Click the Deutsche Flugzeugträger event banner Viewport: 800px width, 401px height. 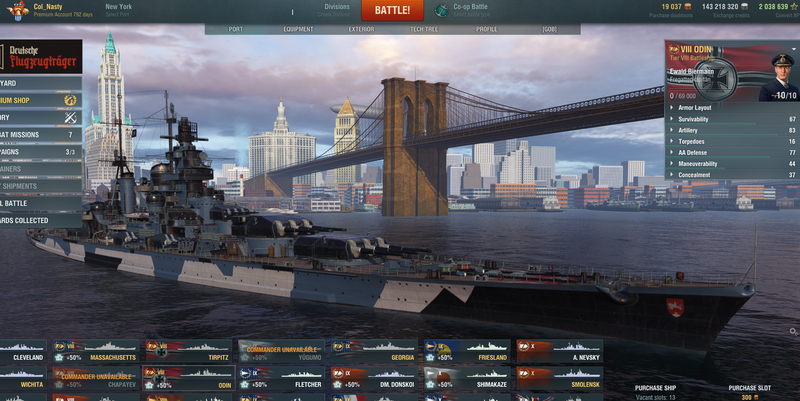tap(42, 55)
